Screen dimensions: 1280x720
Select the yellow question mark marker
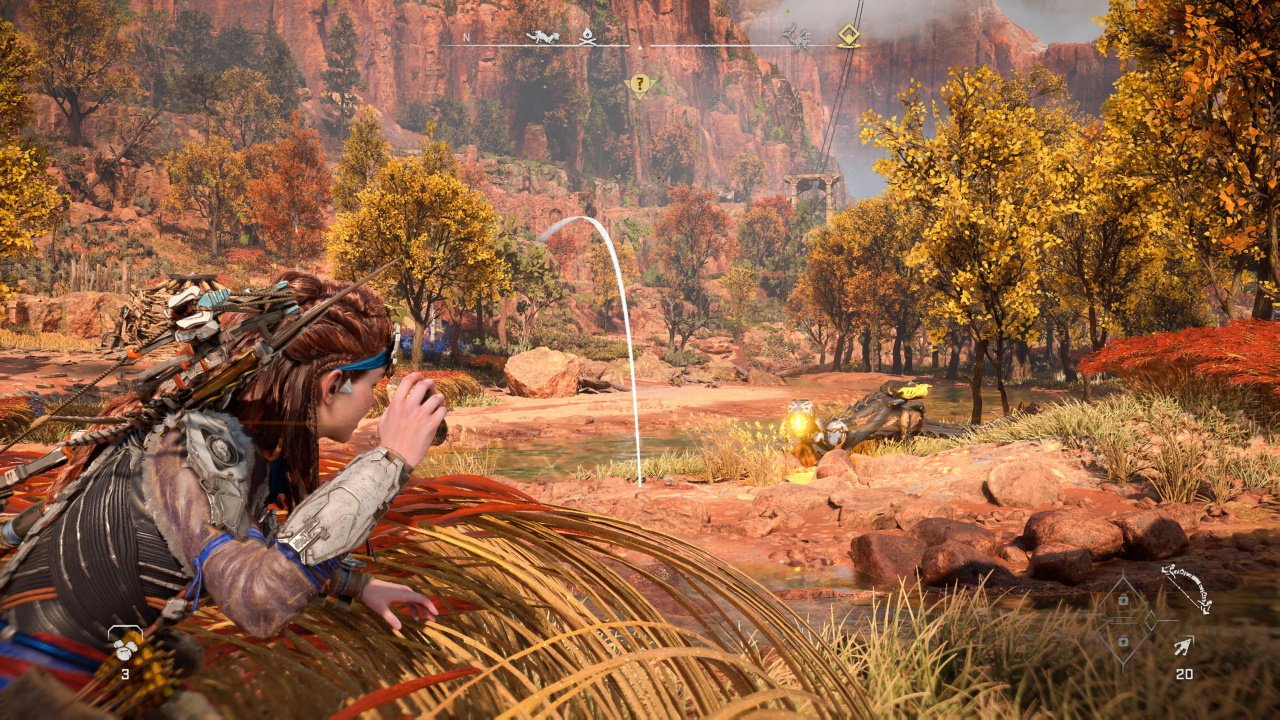(639, 84)
